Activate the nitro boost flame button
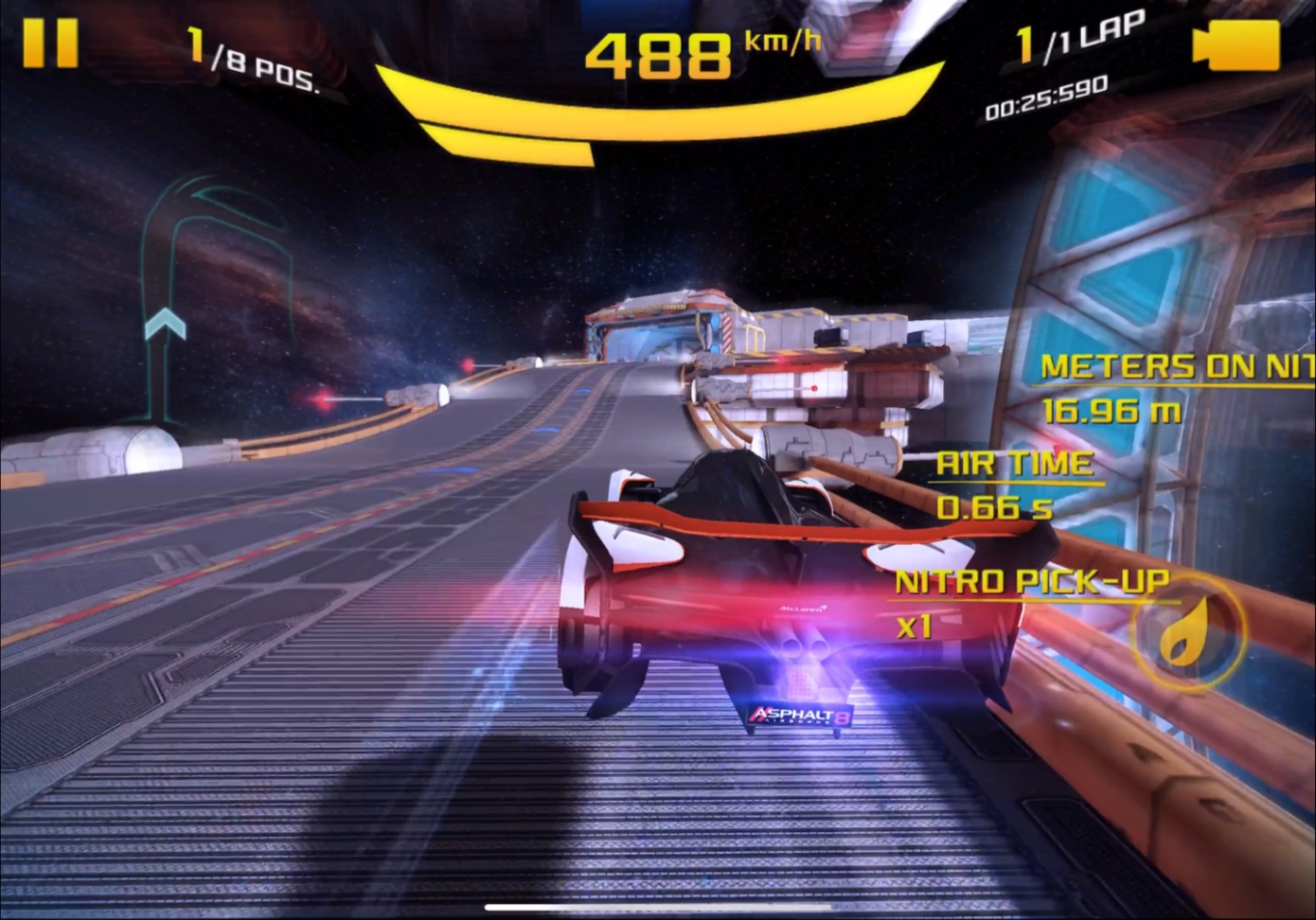 coord(1188,632)
